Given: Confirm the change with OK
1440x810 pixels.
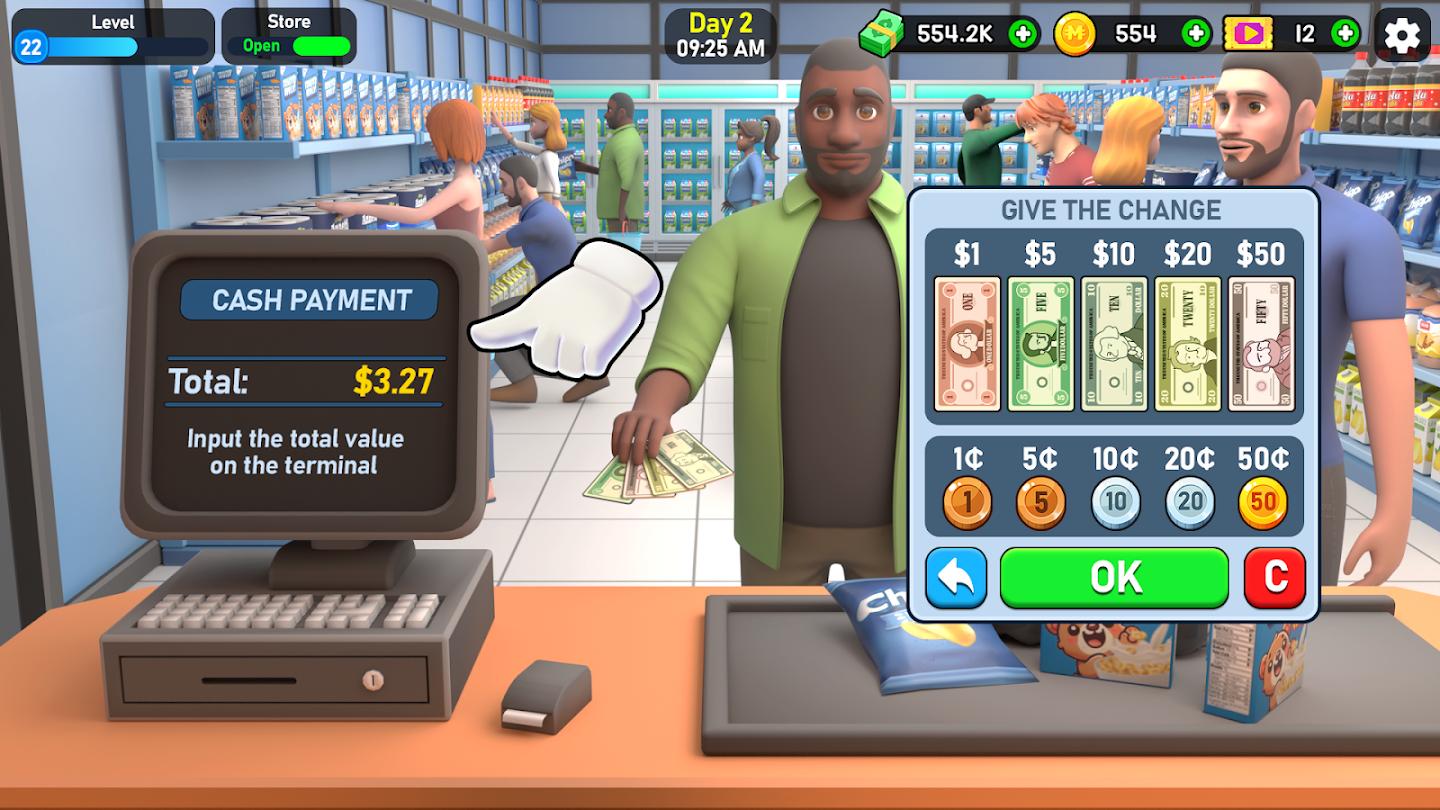Looking at the screenshot, I should pos(1114,576).
